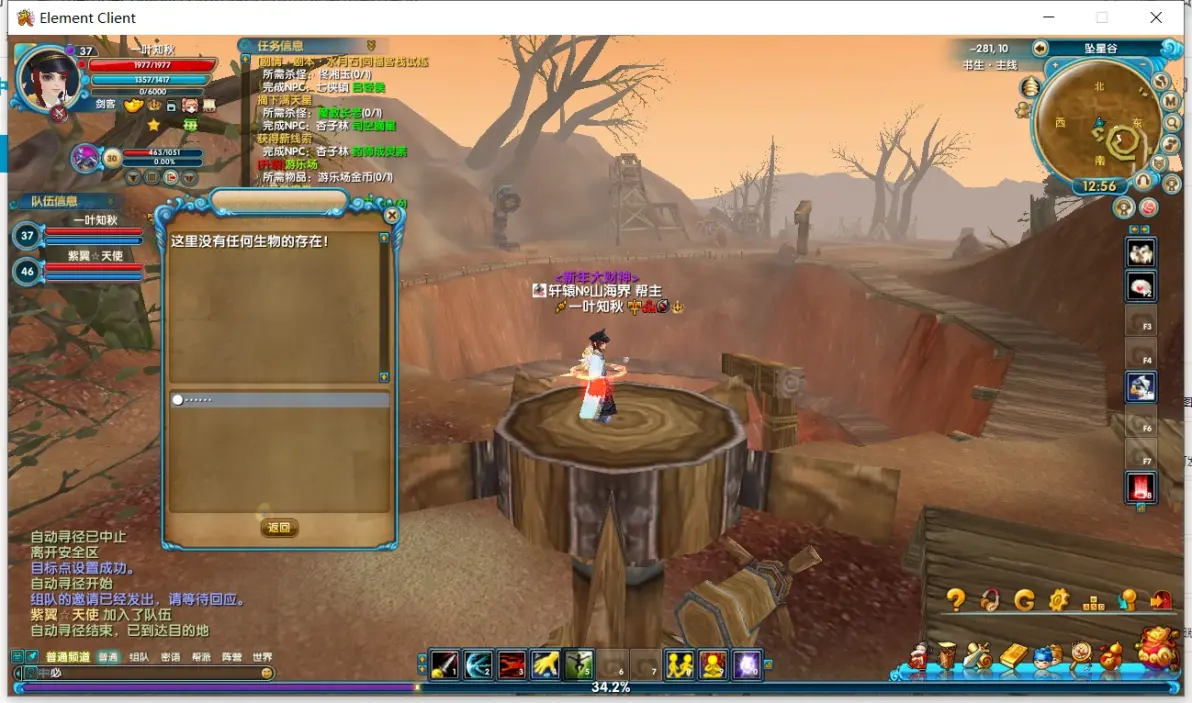Click the magnifying glass search button beside minimap

(1173, 123)
